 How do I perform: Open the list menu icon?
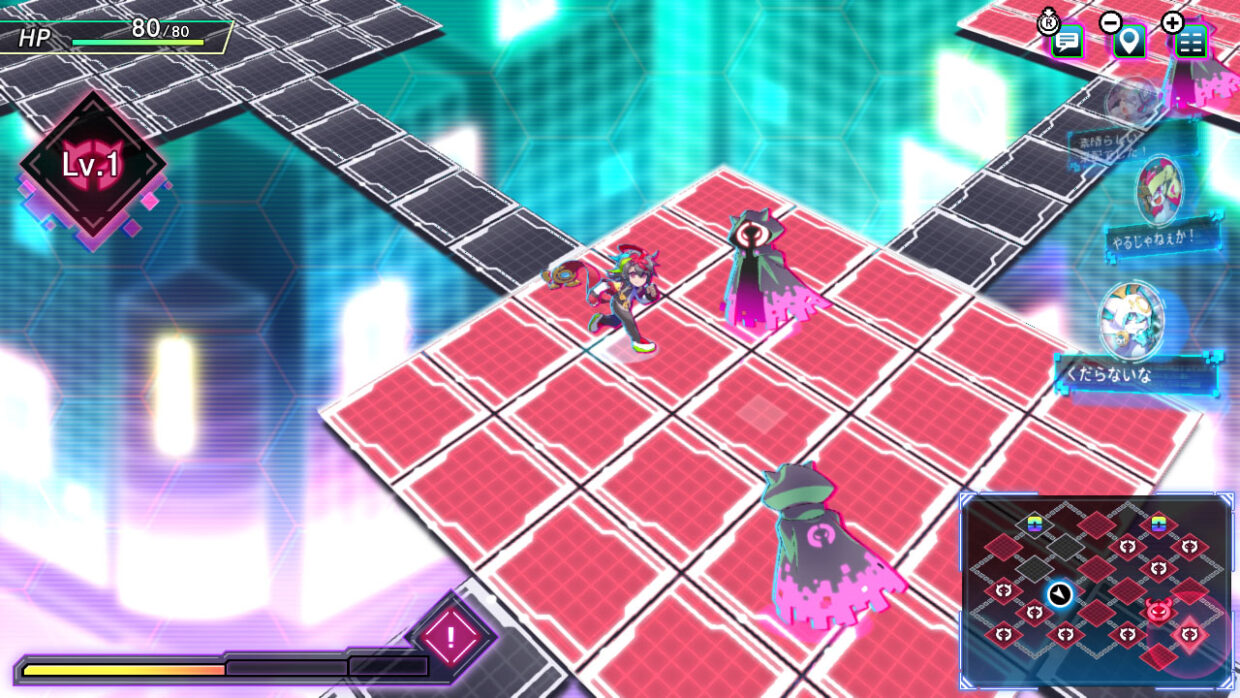pos(1190,42)
